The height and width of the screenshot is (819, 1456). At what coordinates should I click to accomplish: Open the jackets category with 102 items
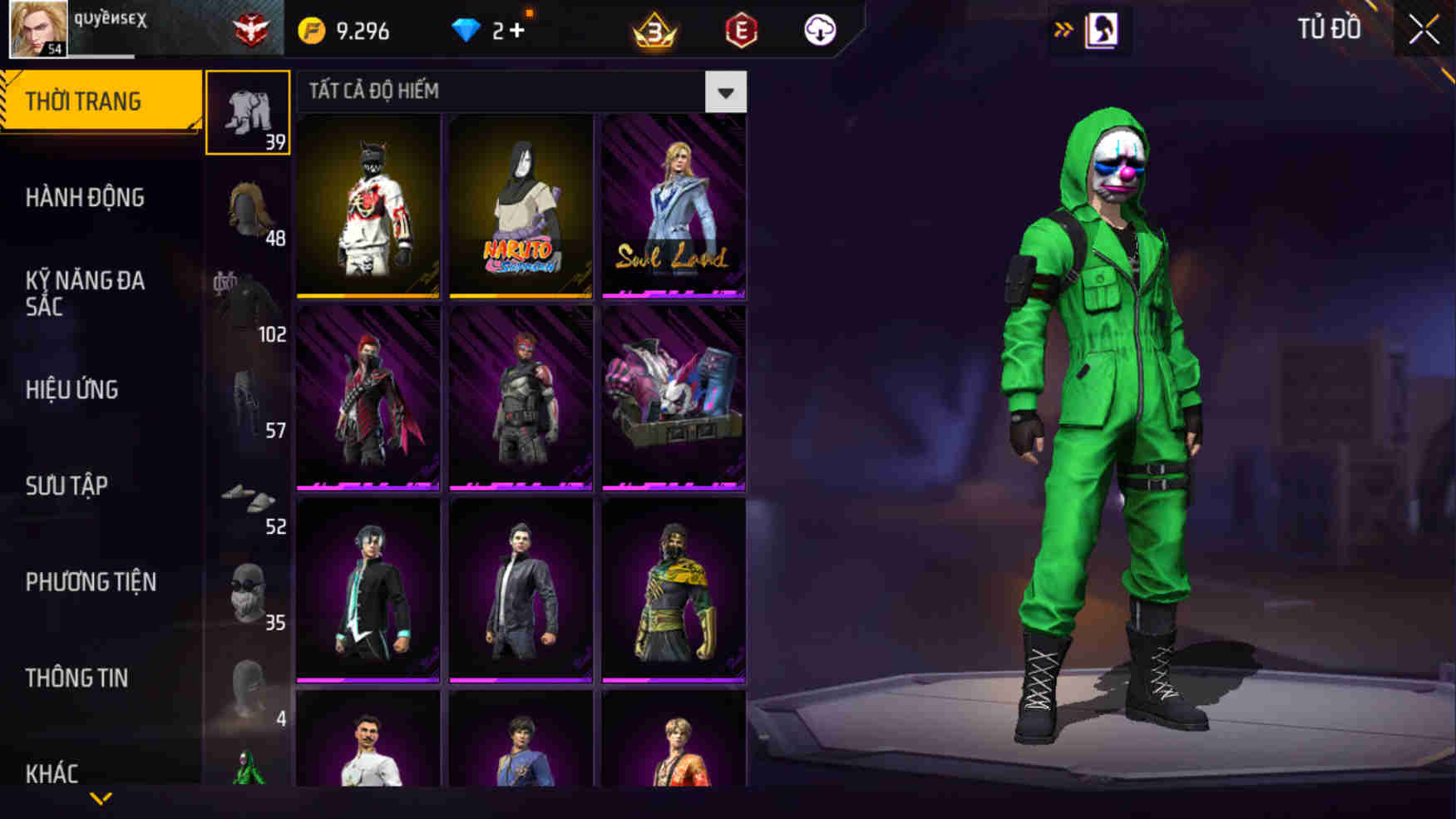click(x=248, y=303)
